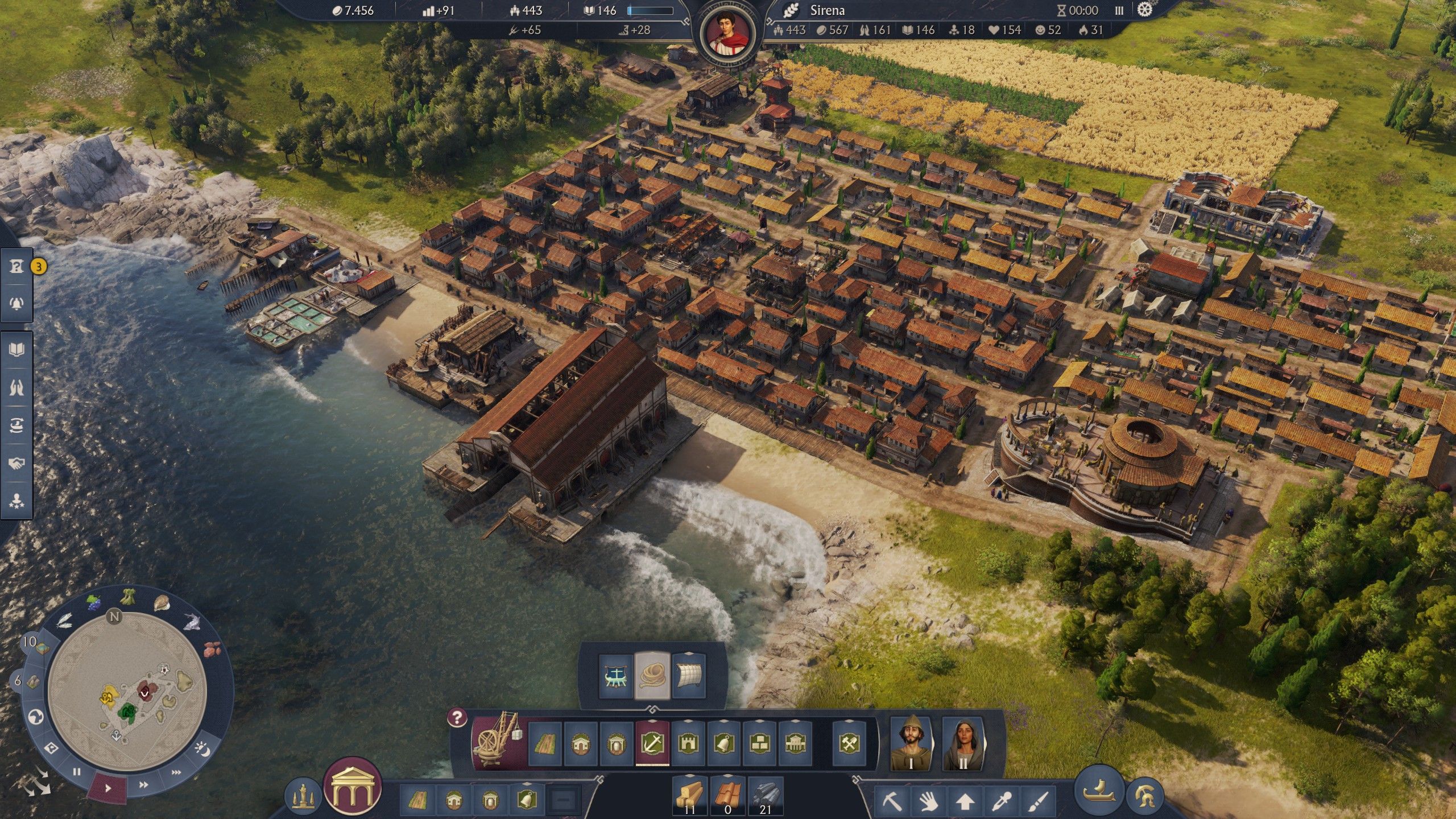The width and height of the screenshot is (1456, 819).
Task: Open the praying hands religion panel
Action: pyautogui.click(x=17, y=387)
